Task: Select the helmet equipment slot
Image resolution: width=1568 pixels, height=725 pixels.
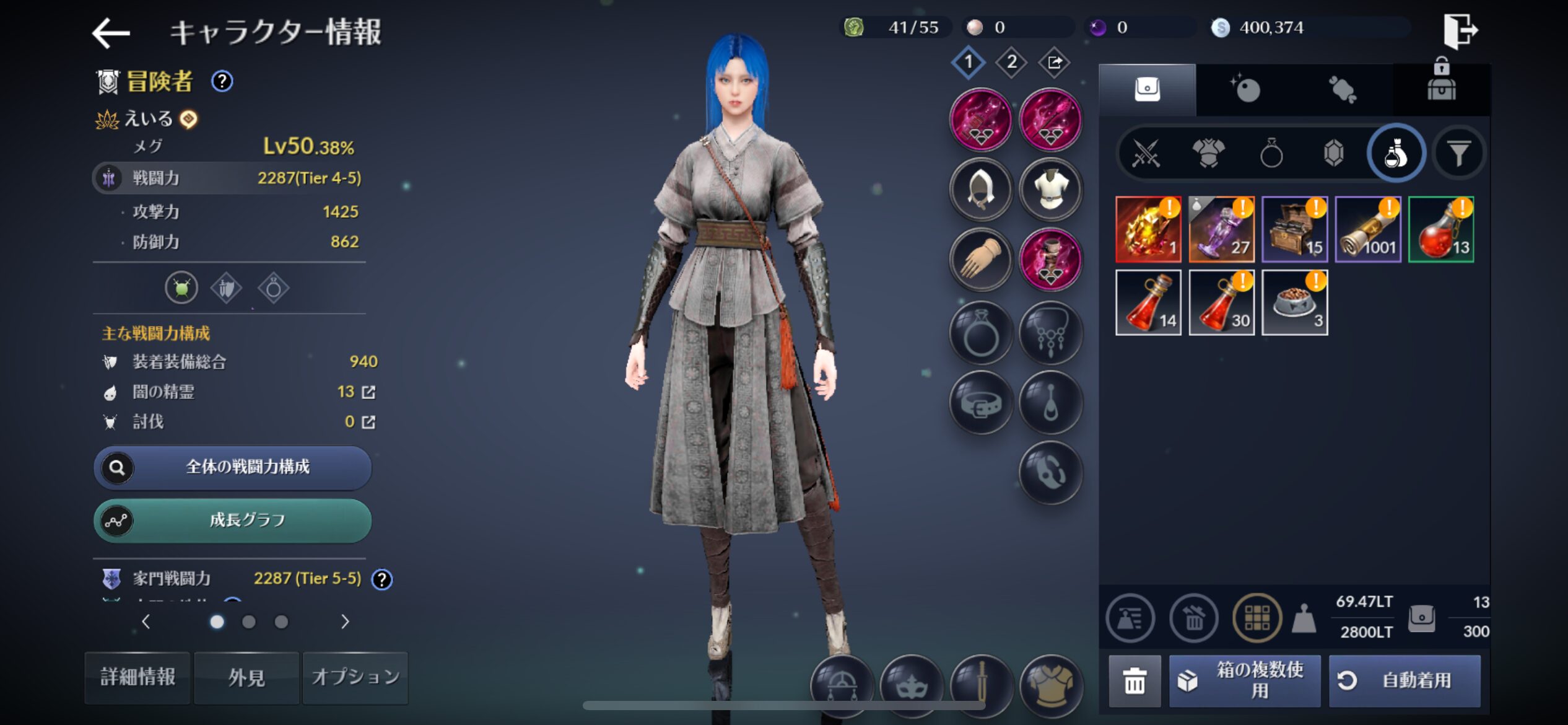Action: tap(981, 190)
